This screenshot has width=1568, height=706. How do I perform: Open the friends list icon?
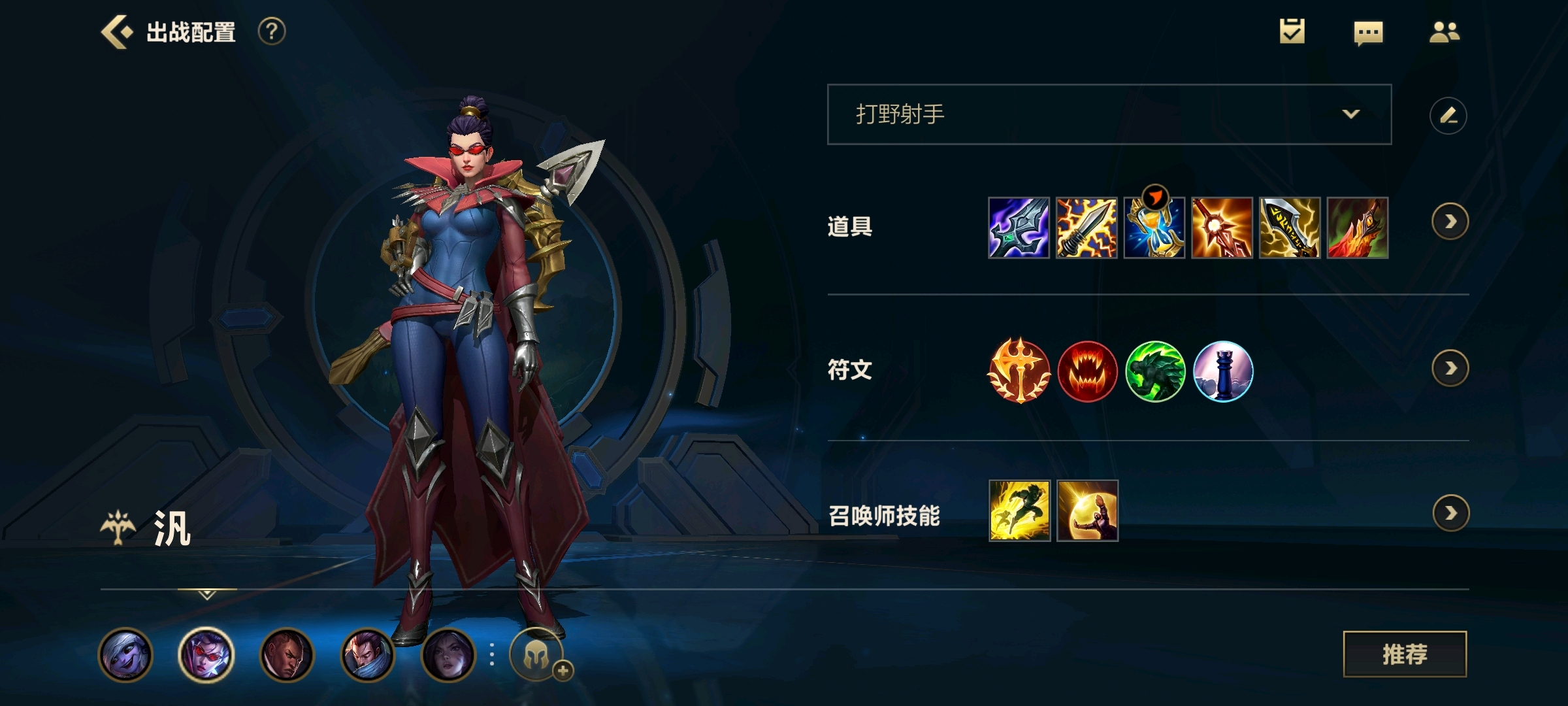pos(1444,32)
